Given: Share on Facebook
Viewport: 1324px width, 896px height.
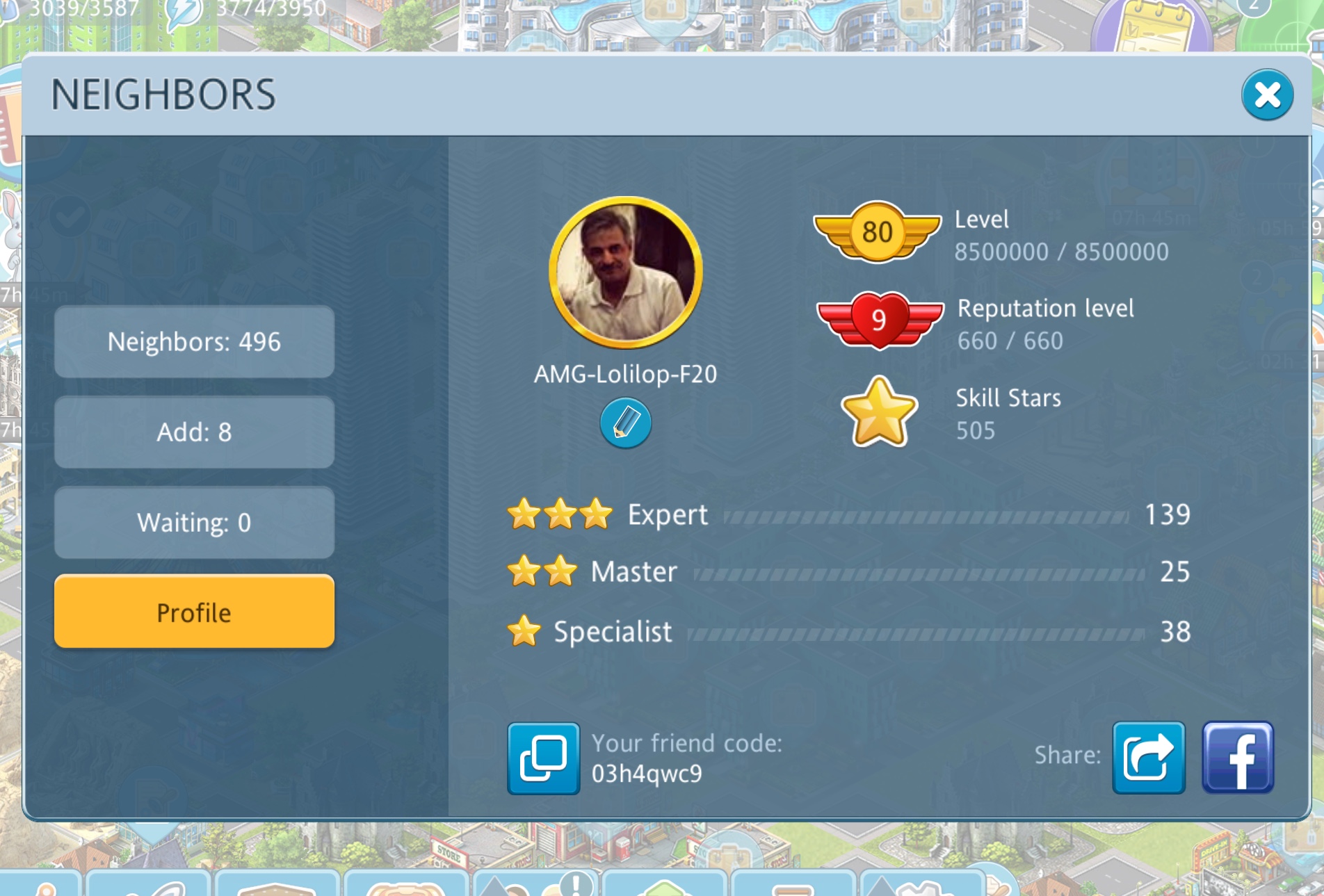Looking at the screenshot, I should 1238,758.
